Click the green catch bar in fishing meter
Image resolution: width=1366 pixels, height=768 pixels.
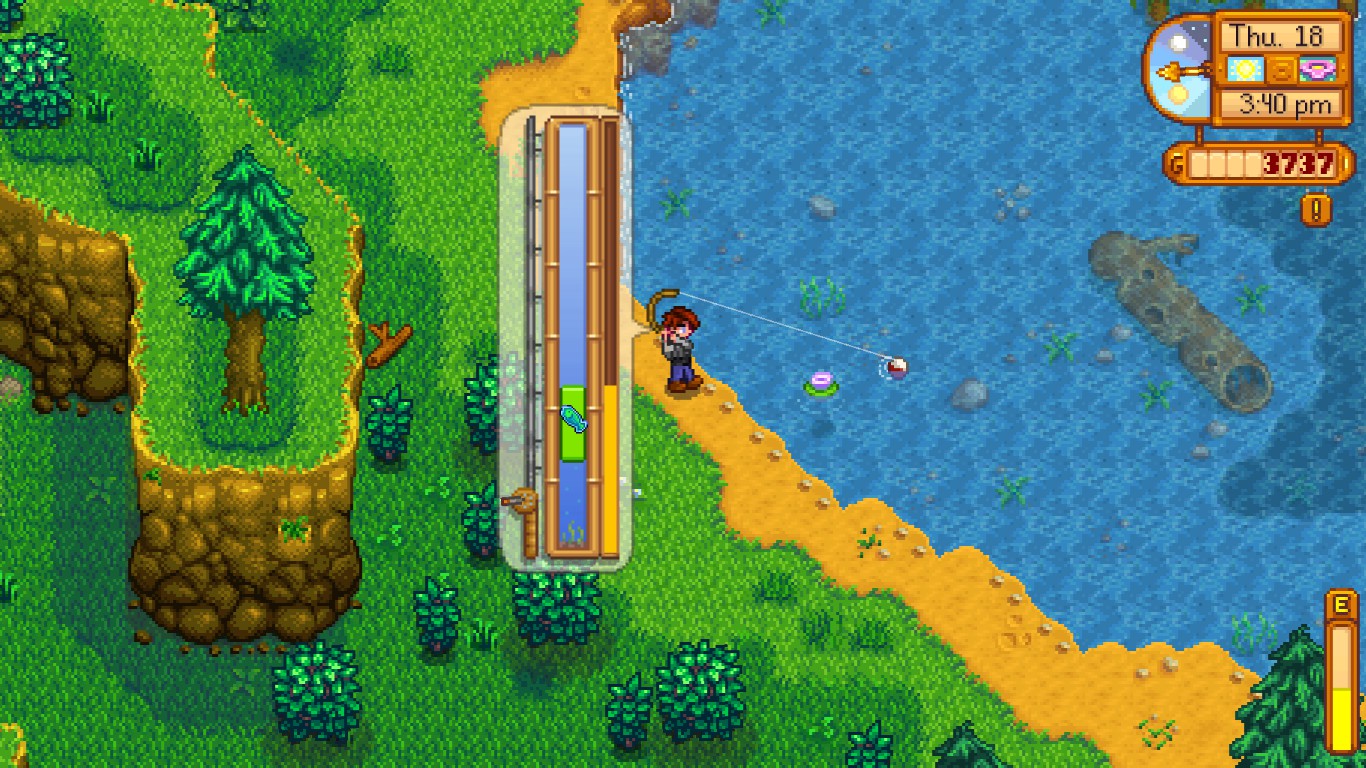point(572,423)
